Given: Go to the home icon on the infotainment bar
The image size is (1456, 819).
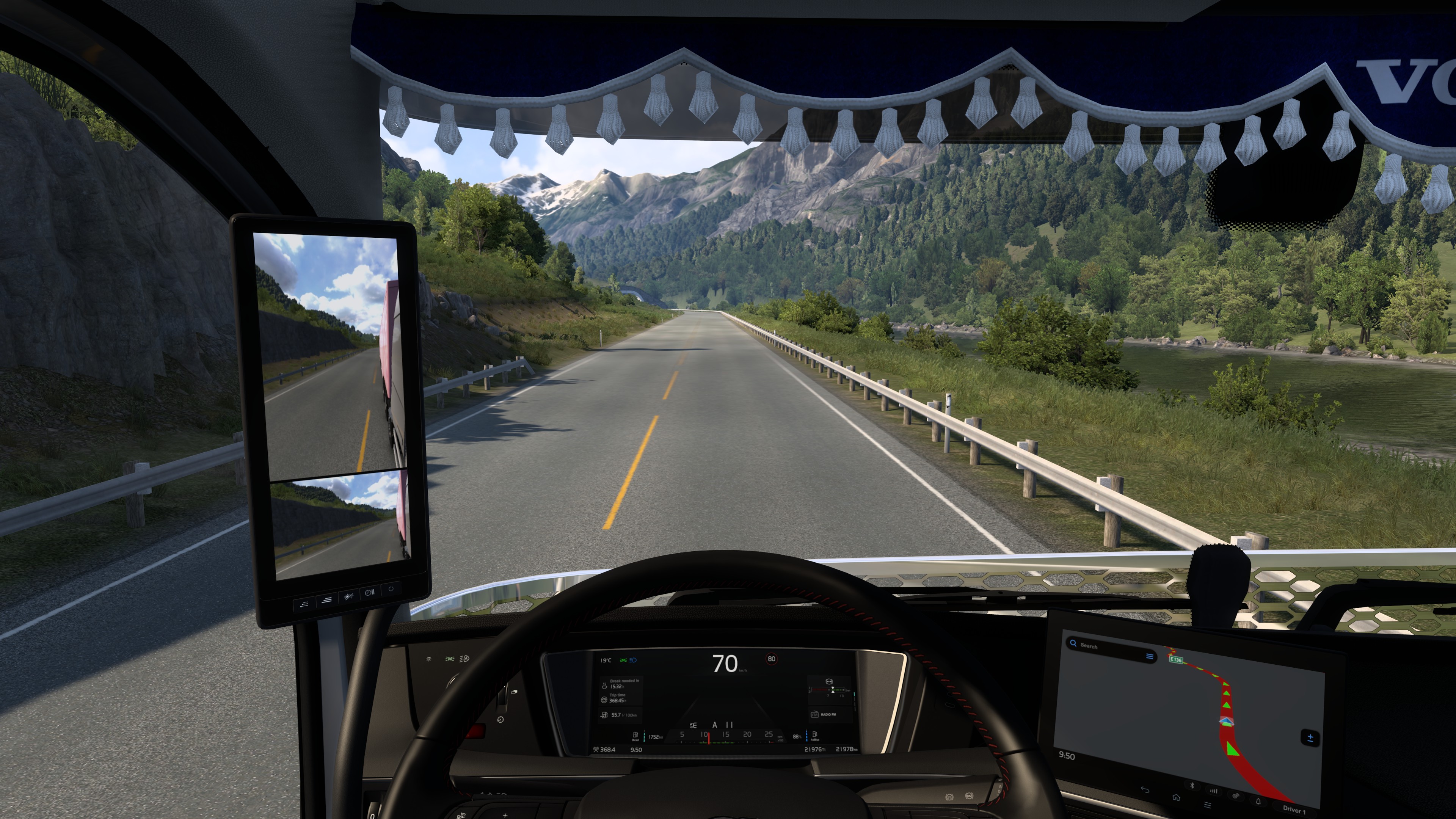Looking at the screenshot, I should [x=1176, y=797].
